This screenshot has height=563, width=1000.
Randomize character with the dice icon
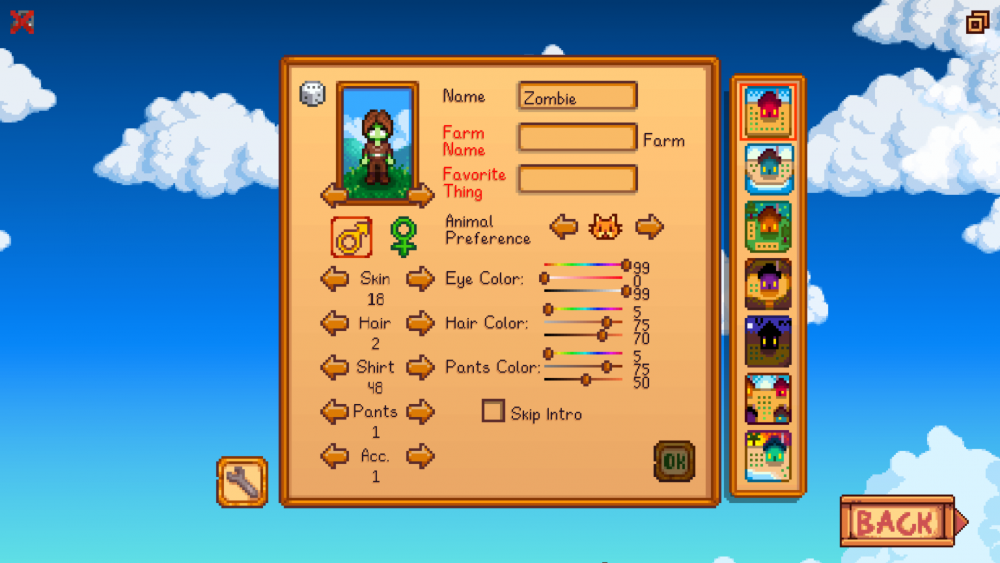pos(312,94)
